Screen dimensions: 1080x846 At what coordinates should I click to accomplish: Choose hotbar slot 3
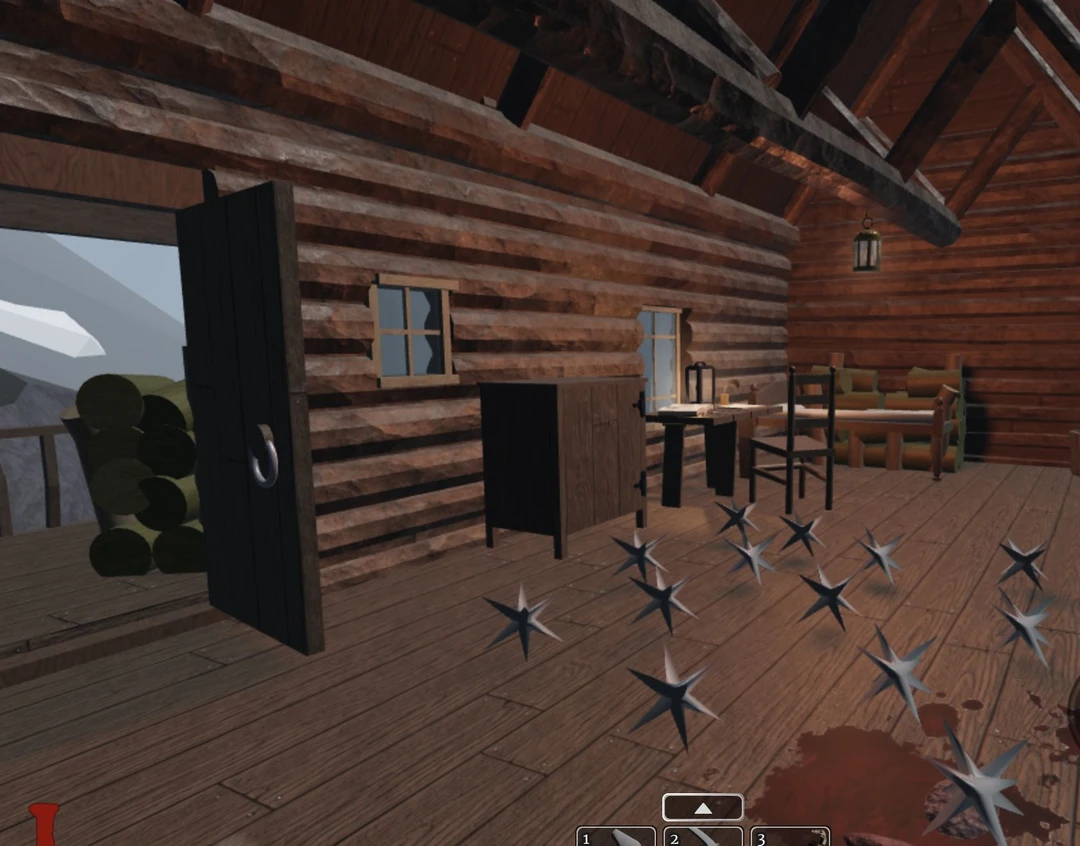pyautogui.click(x=790, y=837)
